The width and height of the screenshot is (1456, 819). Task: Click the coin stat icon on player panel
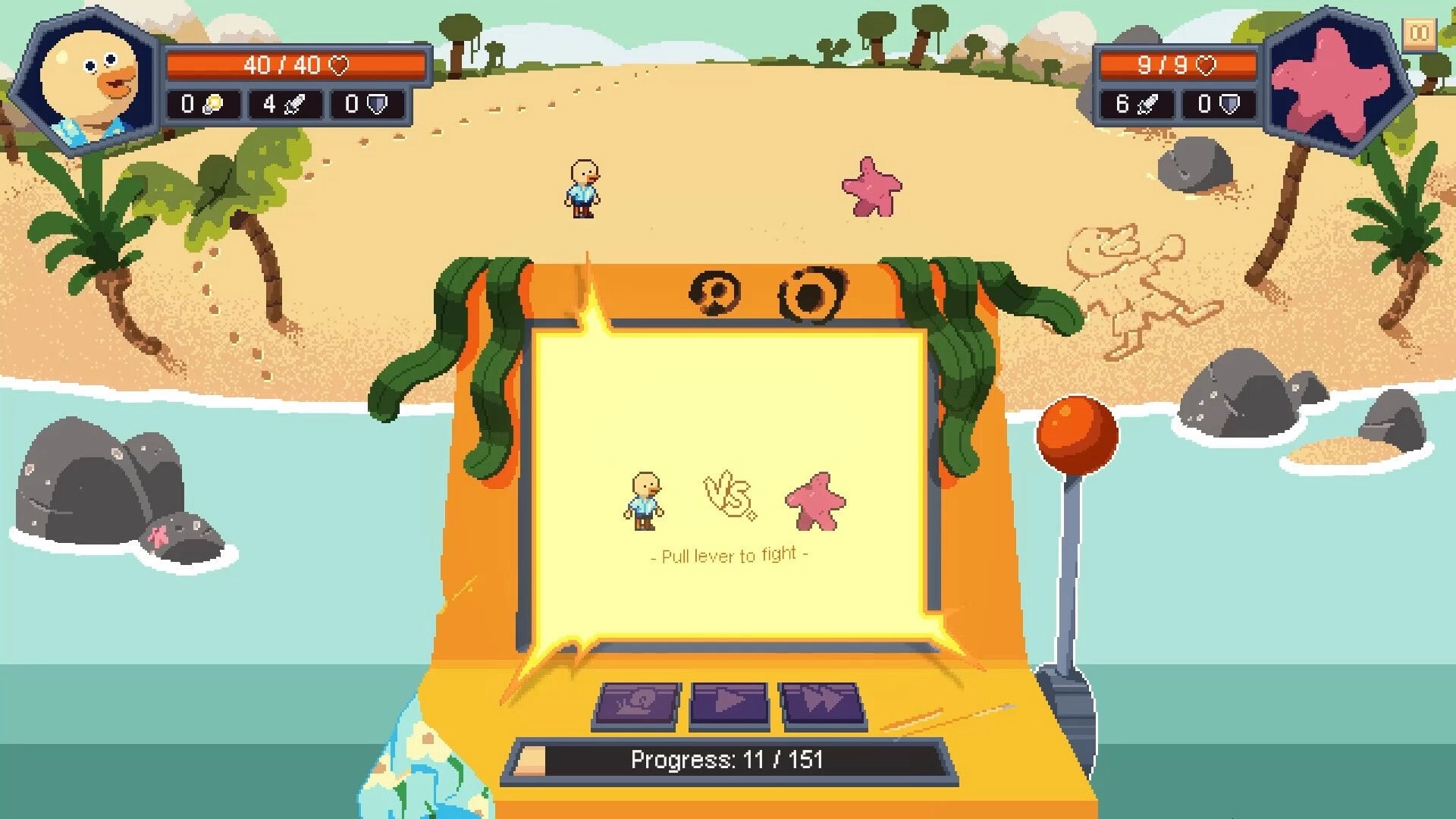[x=212, y=103]
